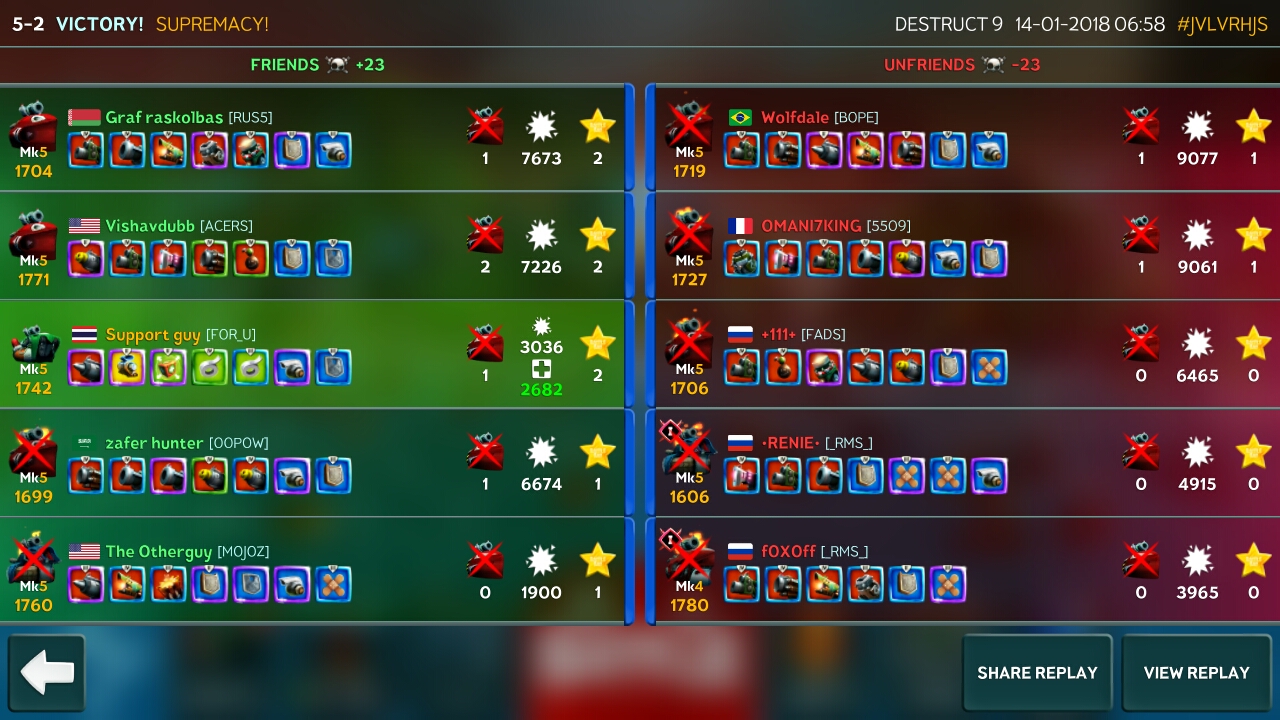This screenshot has height=720, width=1280.
Task: Choose the Support guy player row
Action: pyautogui.click(x=315, y=354)
